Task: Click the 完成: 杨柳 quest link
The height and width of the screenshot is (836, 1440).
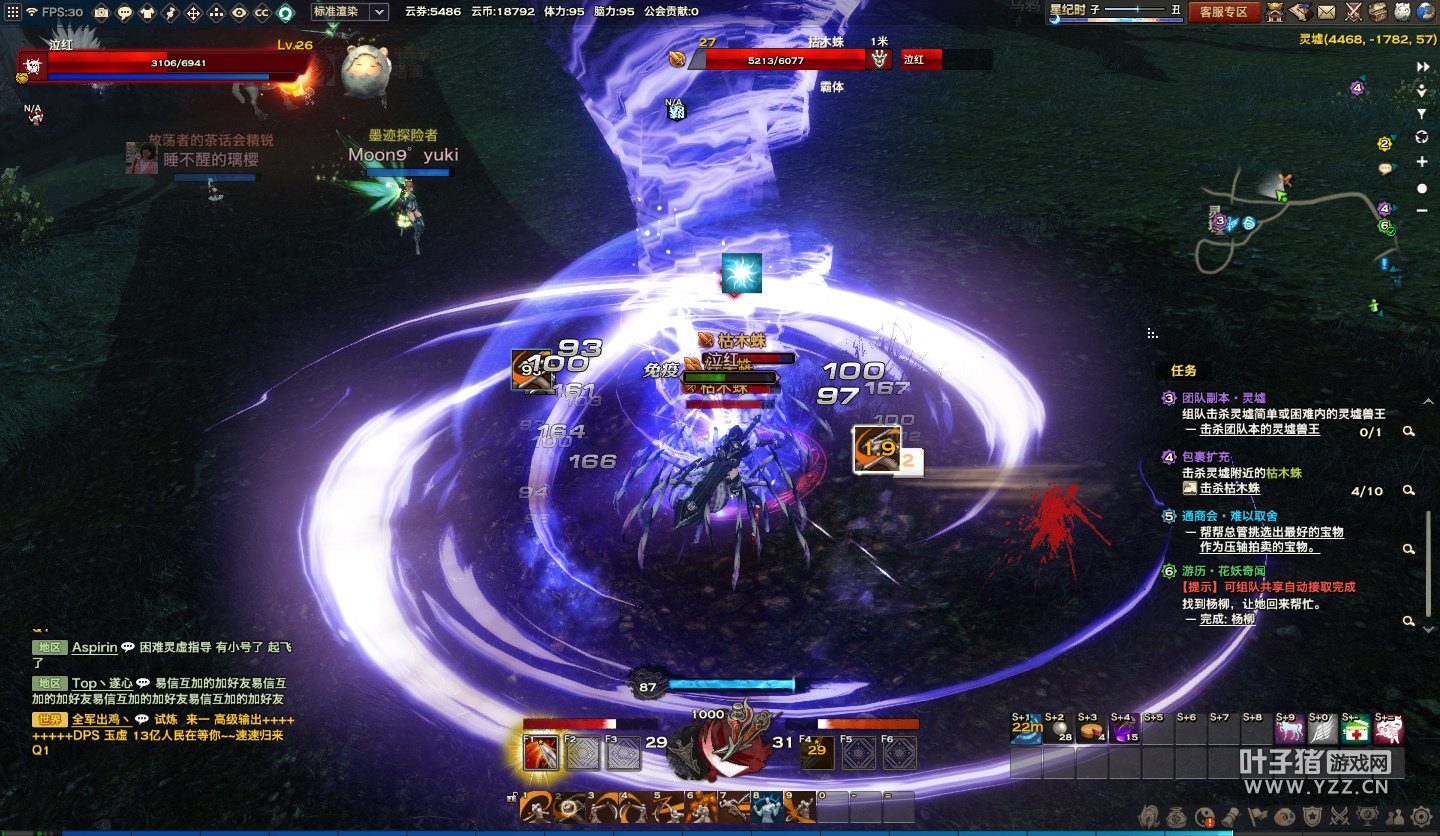Action: [1227, 619]
